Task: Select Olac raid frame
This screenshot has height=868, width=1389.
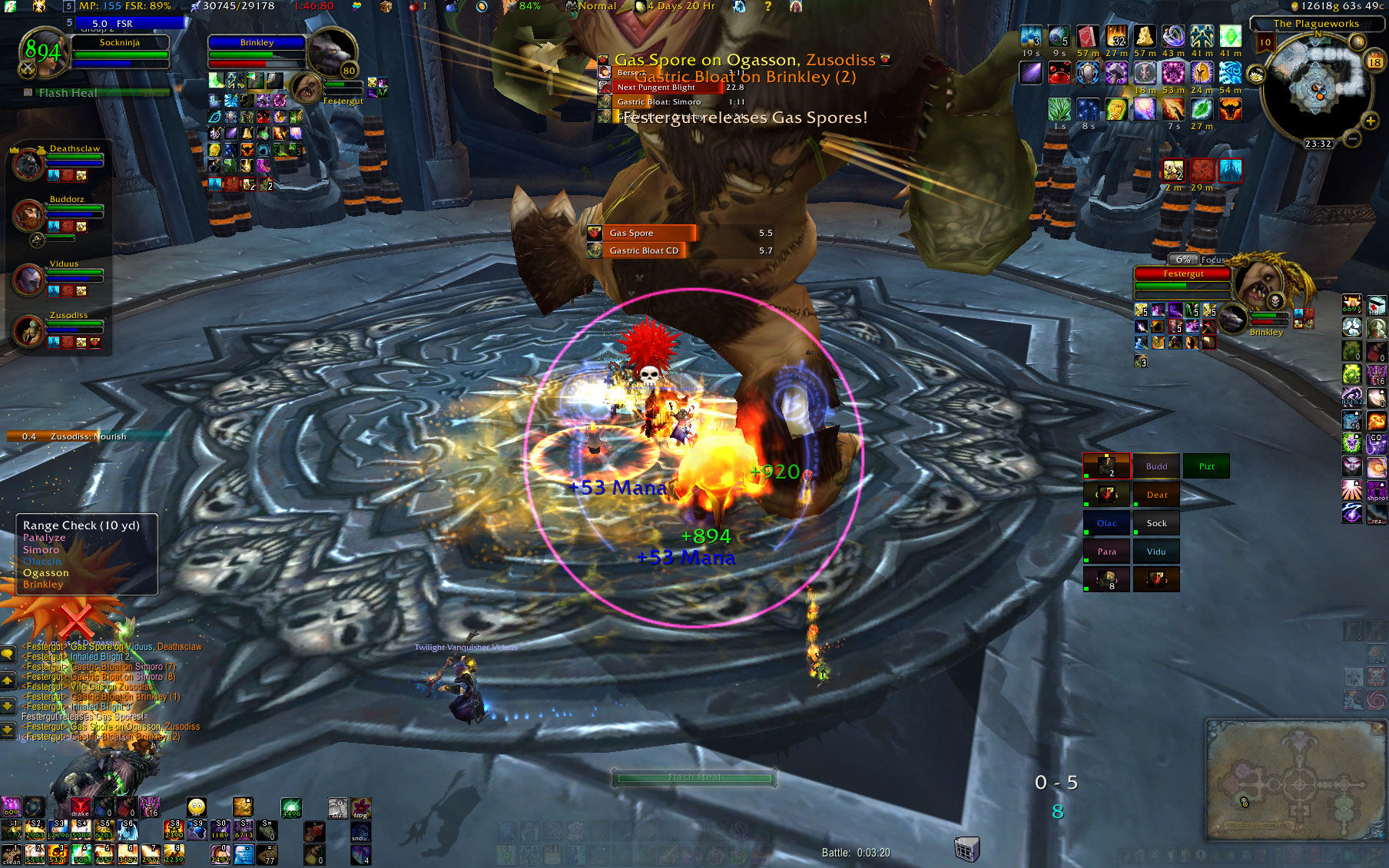Action: pyautogui.click(x=1106, y=523)
